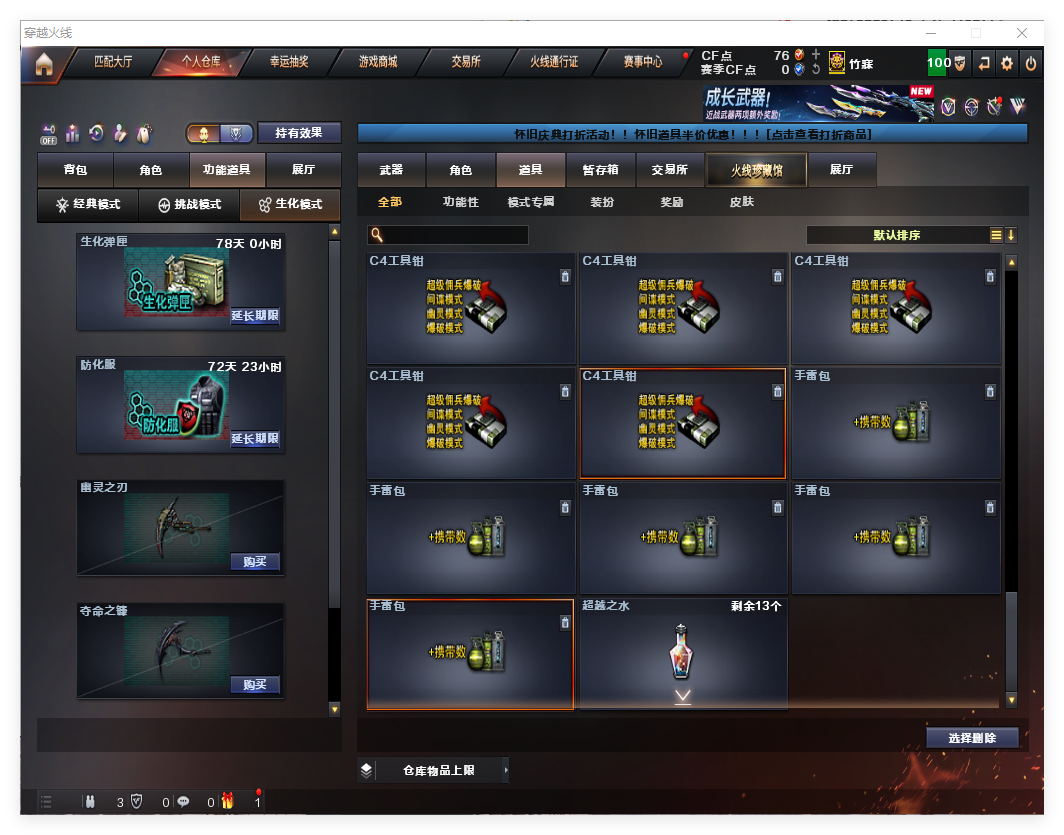The image size is (1064, 835).
Task: Click the 选择删除 select delete button
Action: (972, 738)
